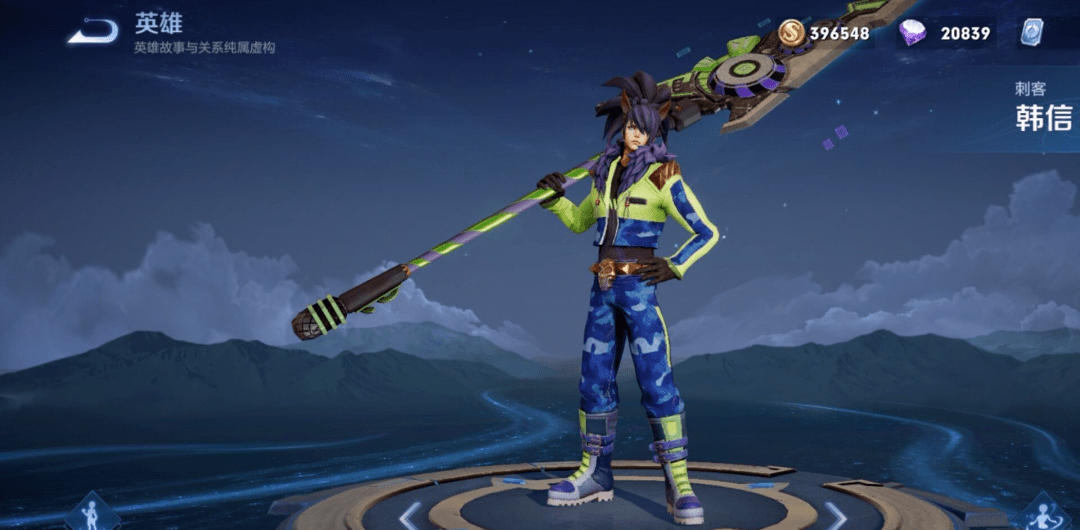
Task: Open the standing figure diamond button
Action: point(93,513)
